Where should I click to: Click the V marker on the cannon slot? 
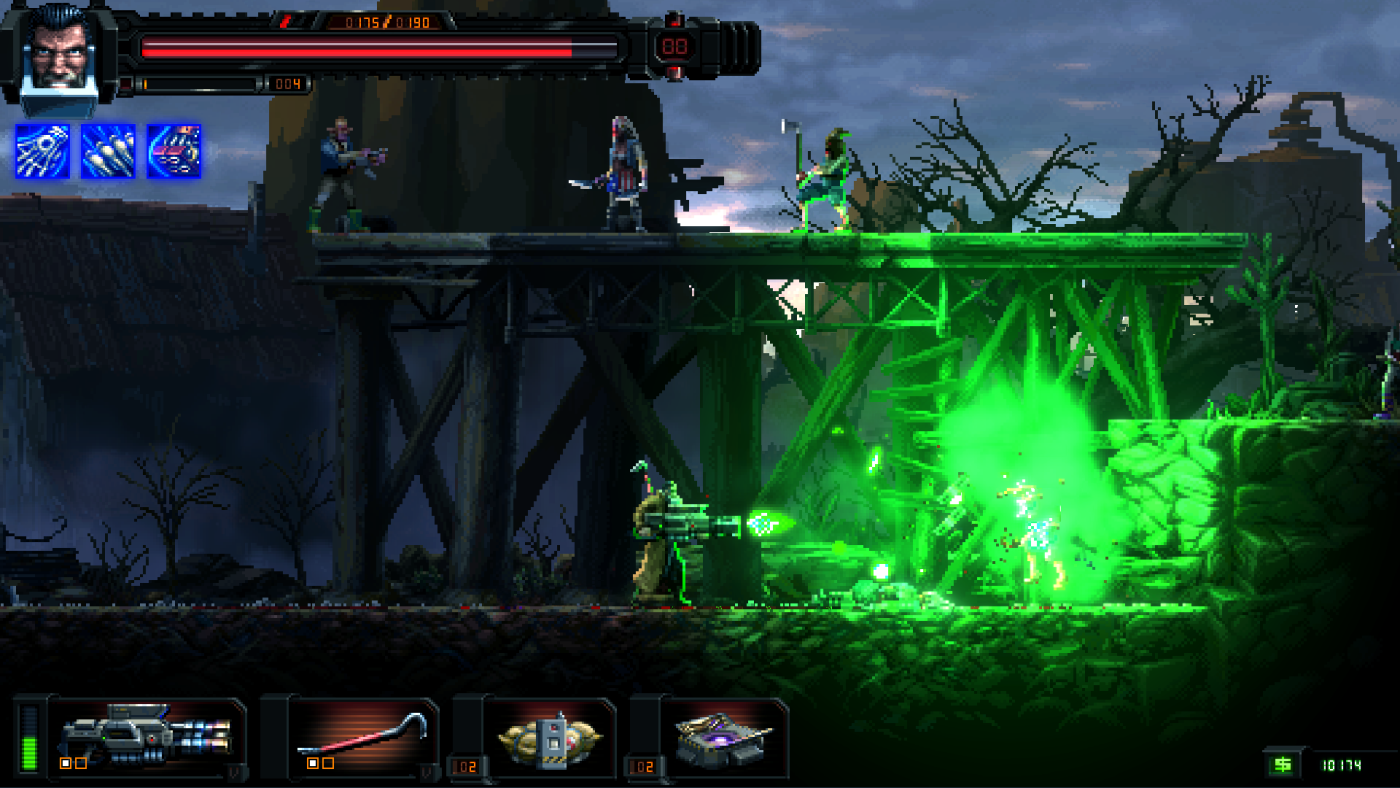232,769
